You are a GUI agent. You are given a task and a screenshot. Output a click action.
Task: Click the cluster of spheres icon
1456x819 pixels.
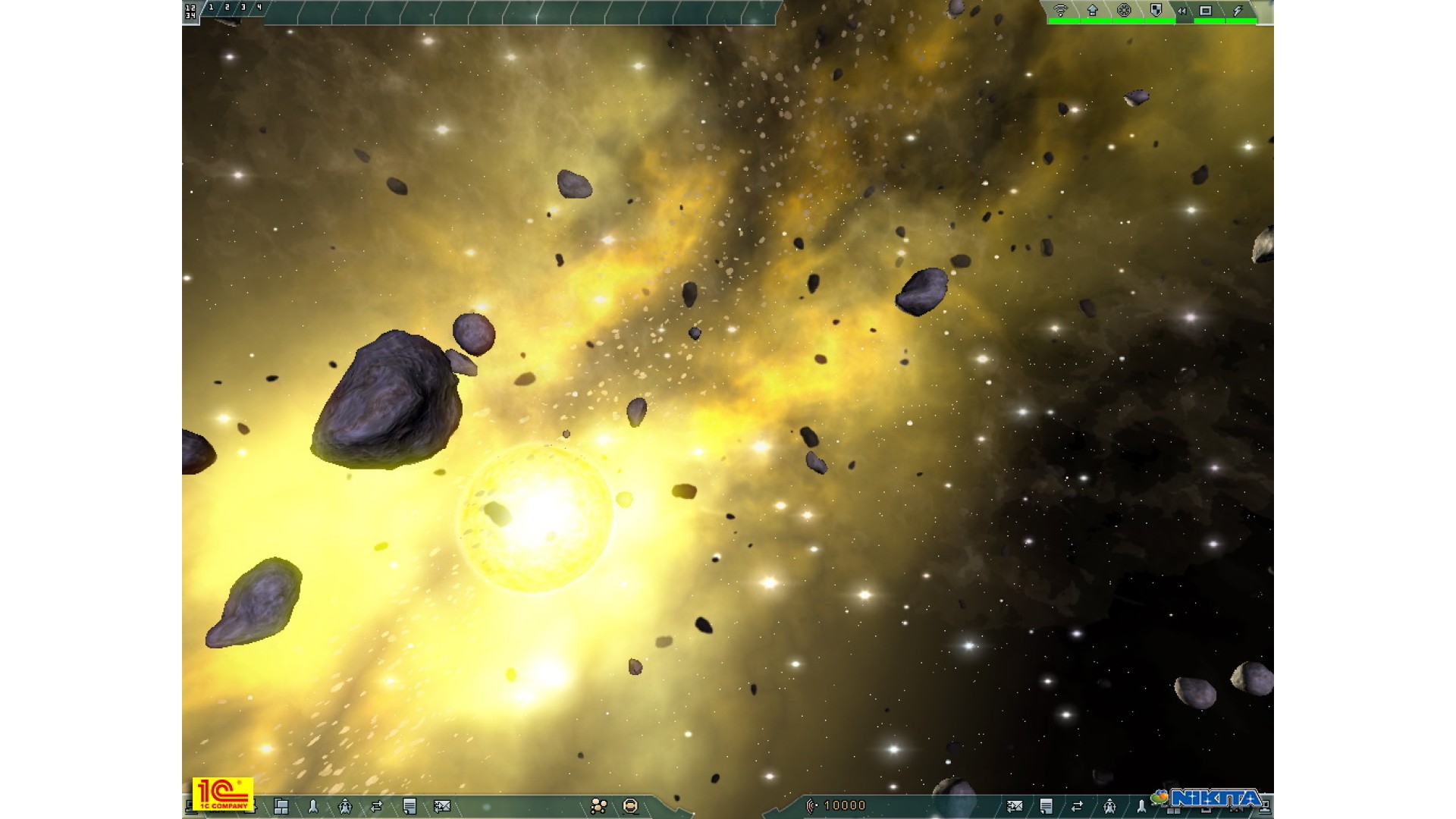[599, 806]
